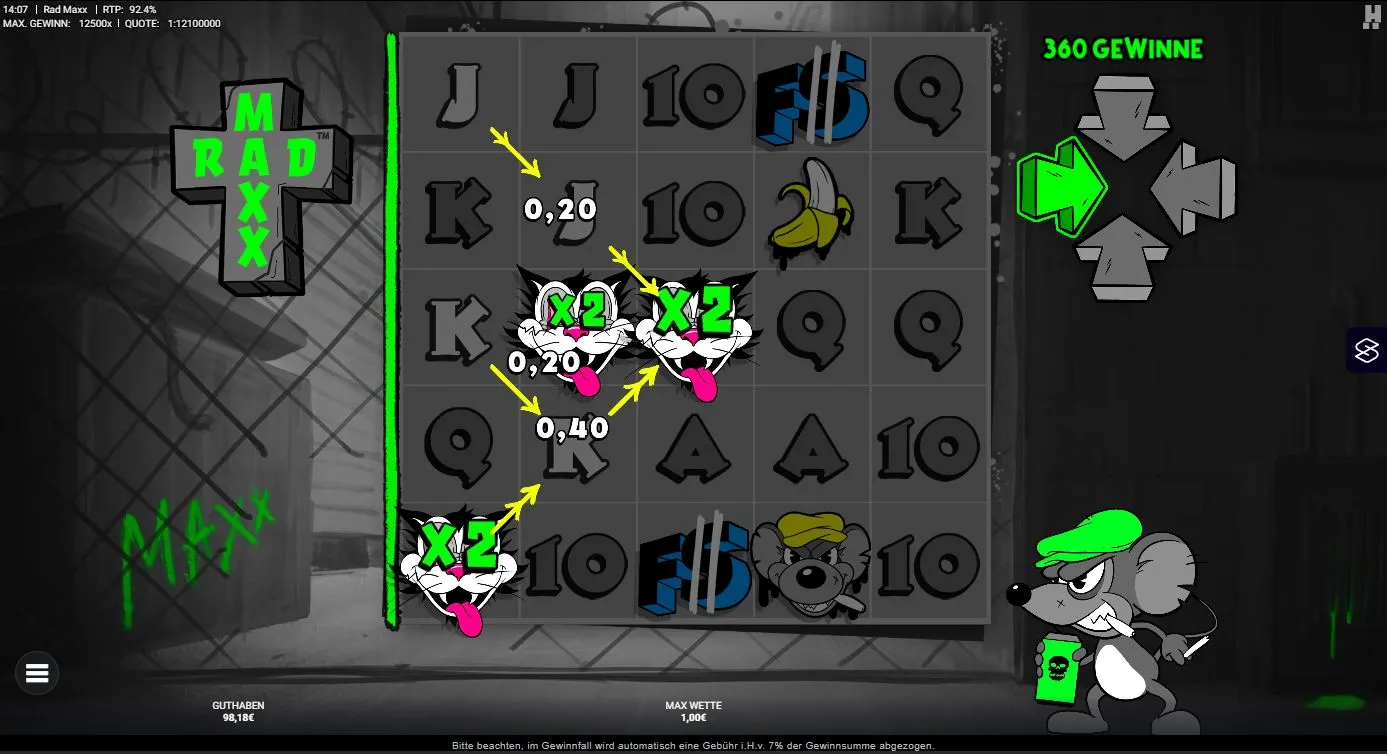Open the 360 GEWINNE win list
The image size is (1387, 754).
click(x=1122, y=48)
